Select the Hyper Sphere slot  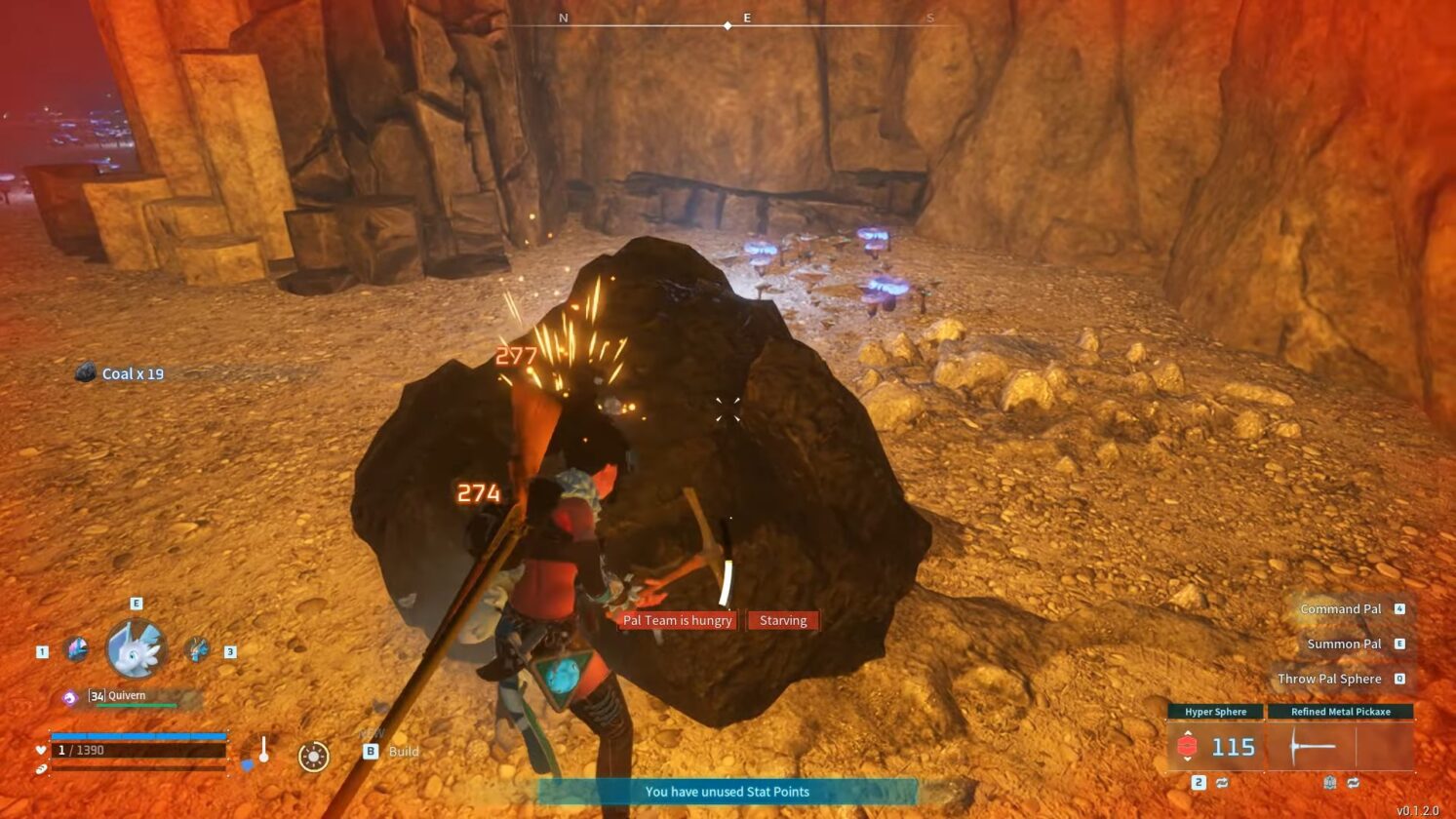pyautogui.click(x=1215, y=747)
